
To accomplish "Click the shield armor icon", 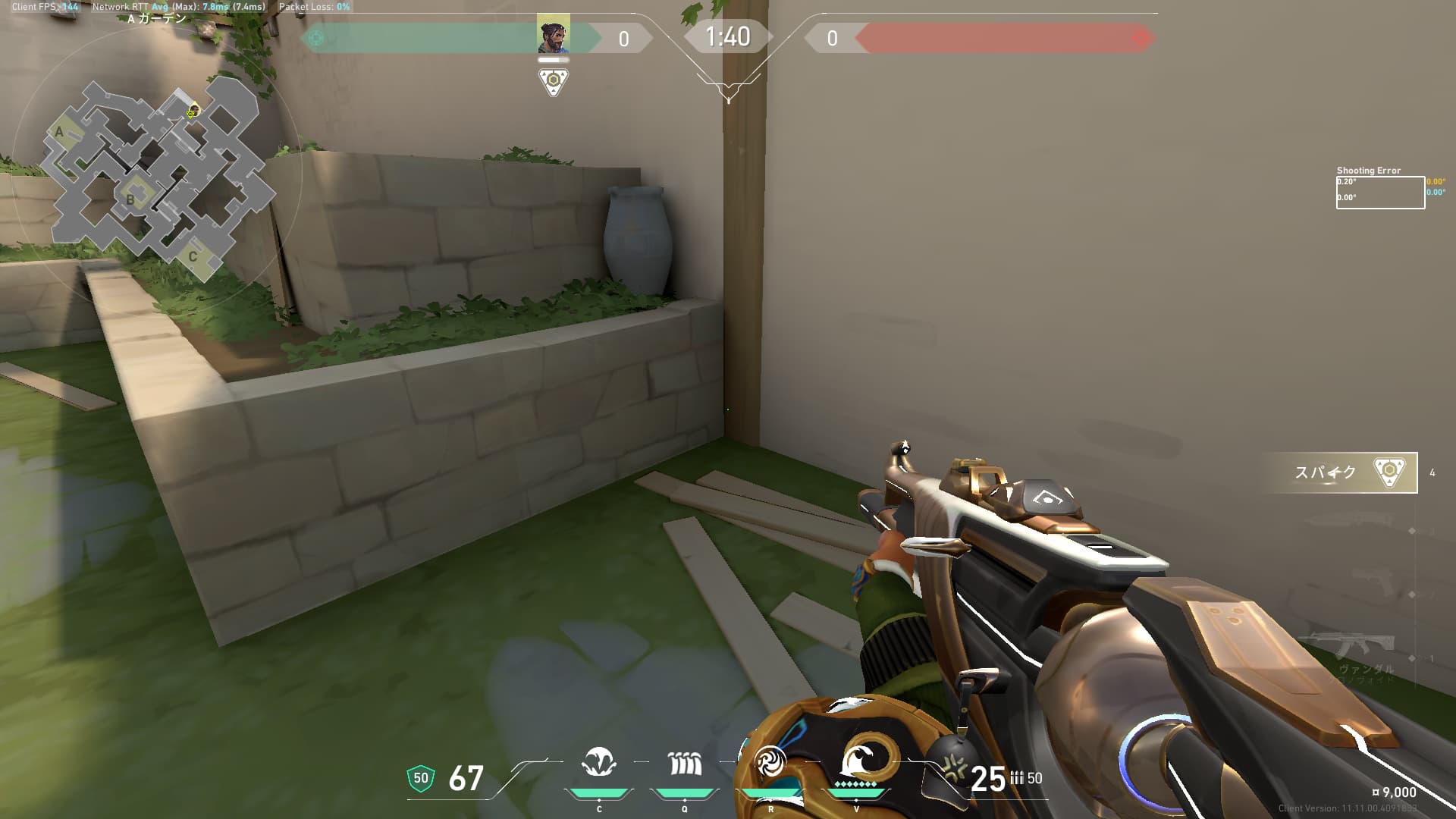I will (x=421, y=778).
